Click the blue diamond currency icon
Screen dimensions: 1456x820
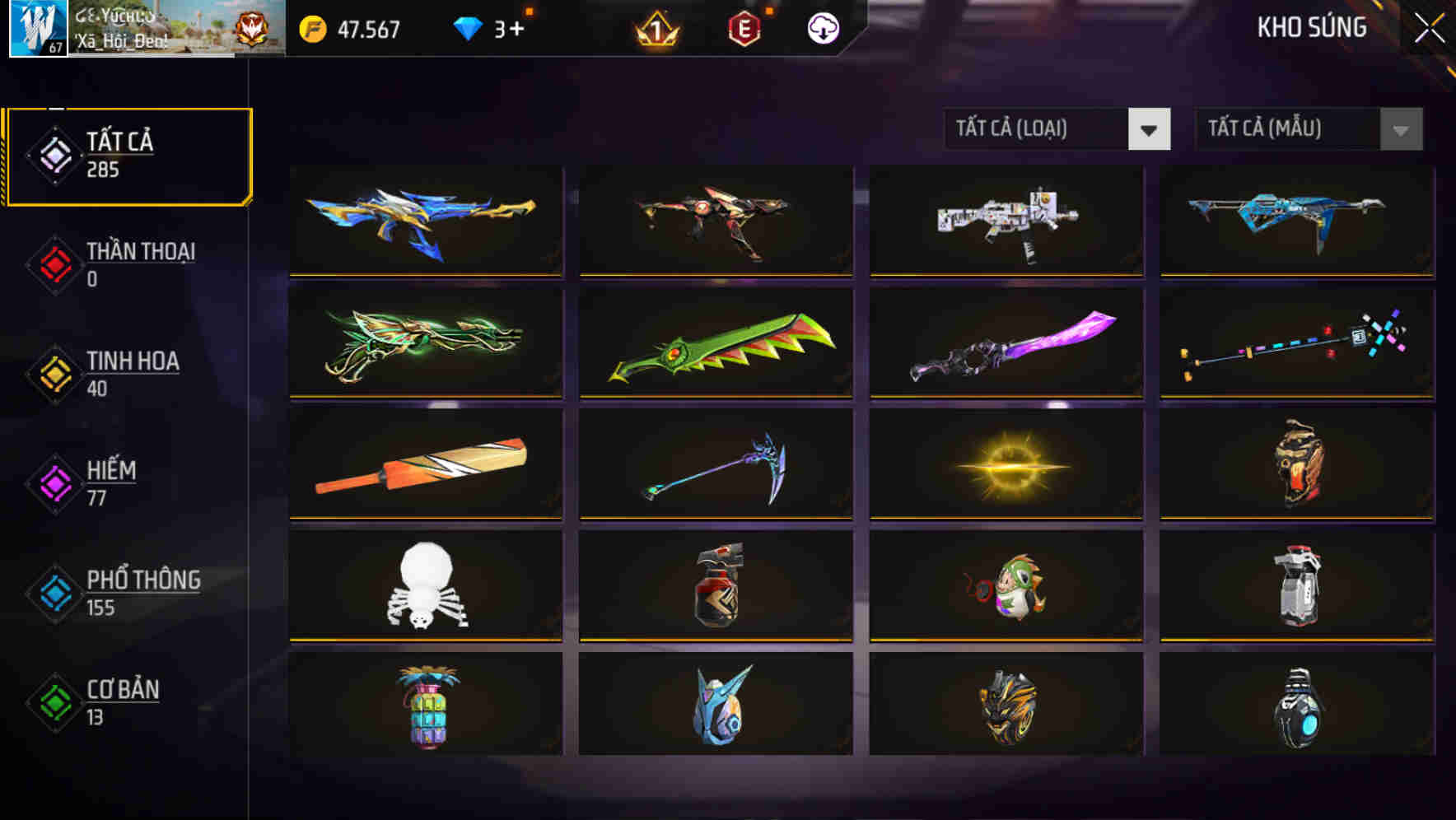[x=468, y=27]
